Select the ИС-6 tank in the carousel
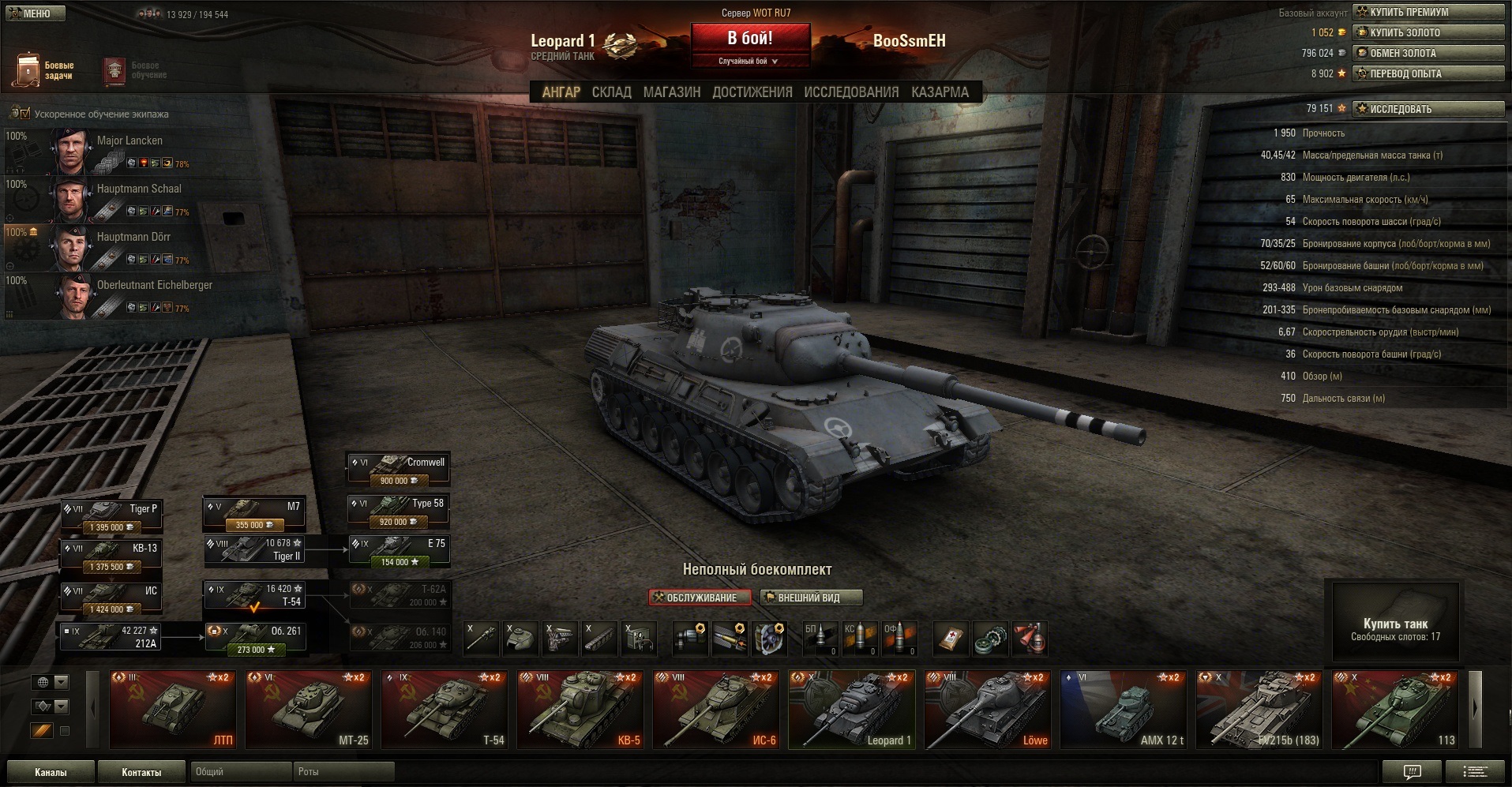Image resolution: width=1512 pixels, height=787 pixels. 715,709
